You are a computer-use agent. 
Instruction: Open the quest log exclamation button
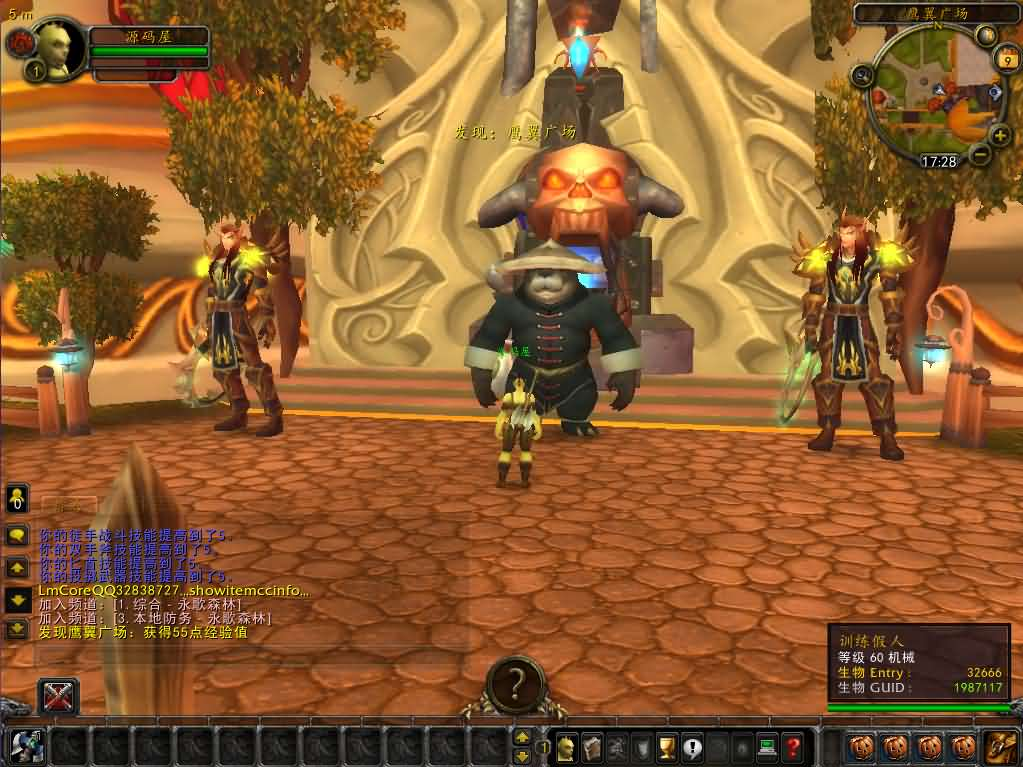692,746
